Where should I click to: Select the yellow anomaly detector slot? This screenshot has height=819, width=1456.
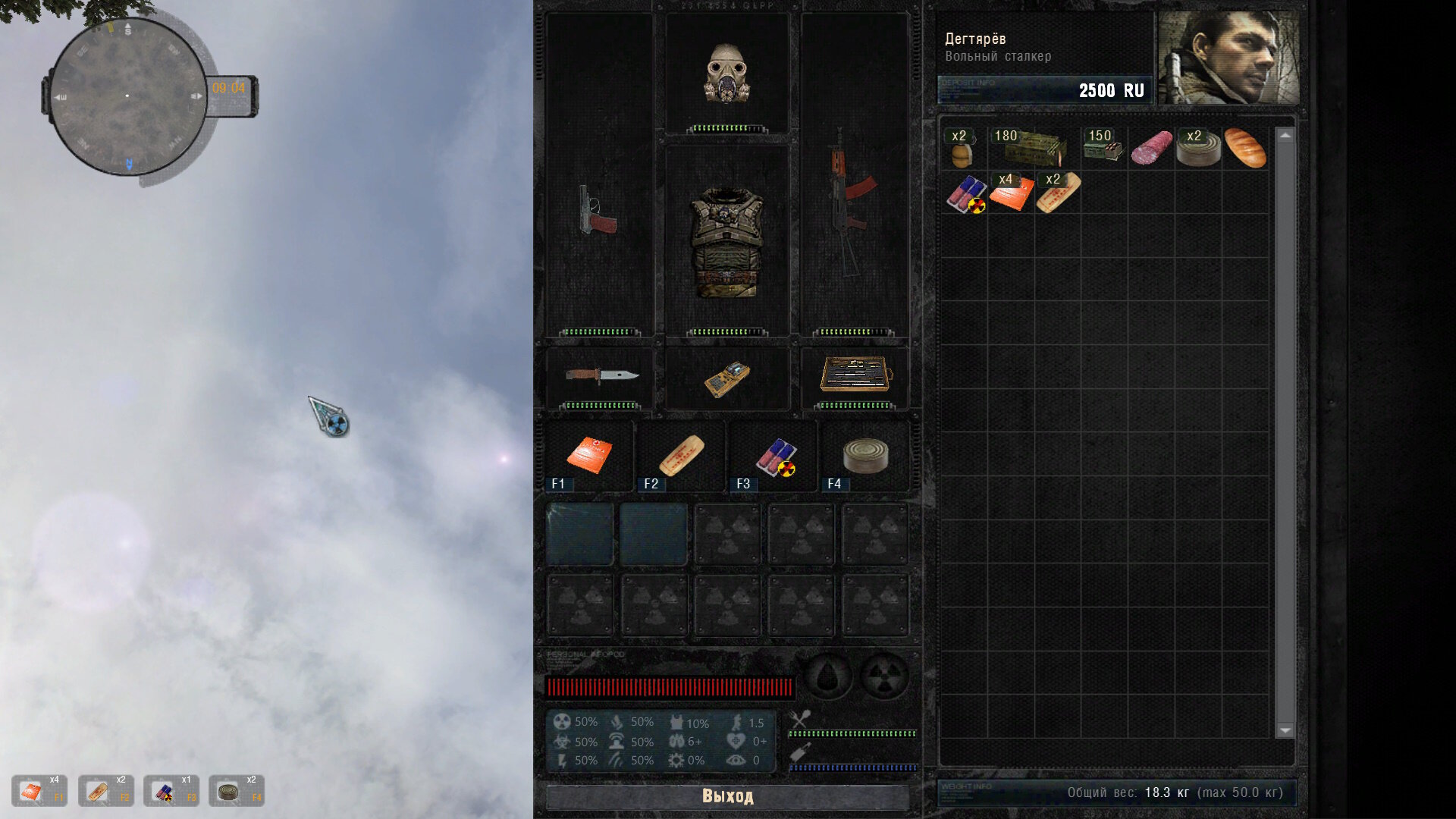726,378
